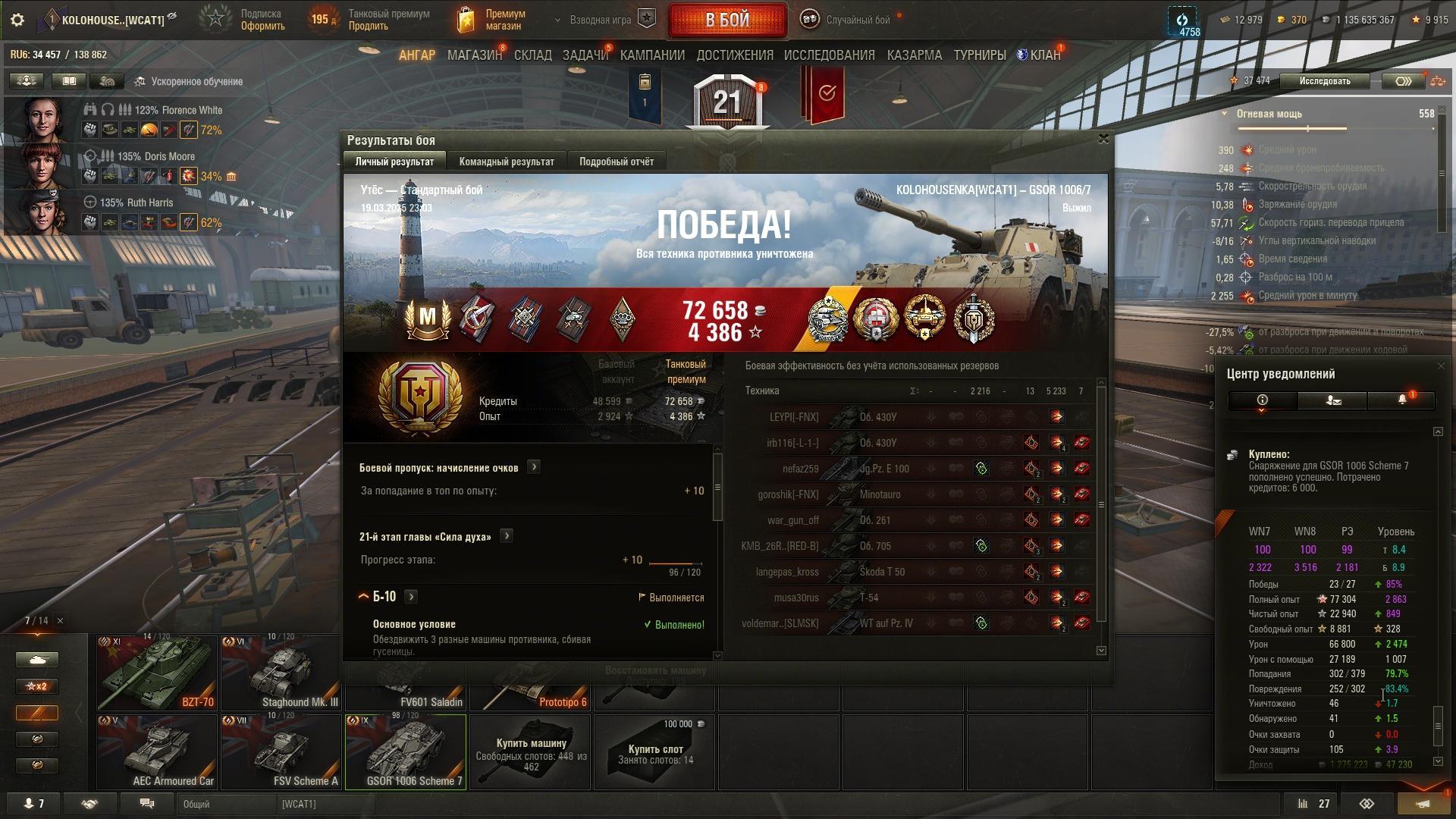The height and width of the screenshot is (819, 1456).
Task: Select the Staghound Mk. III tank
Action: [282, 673]
